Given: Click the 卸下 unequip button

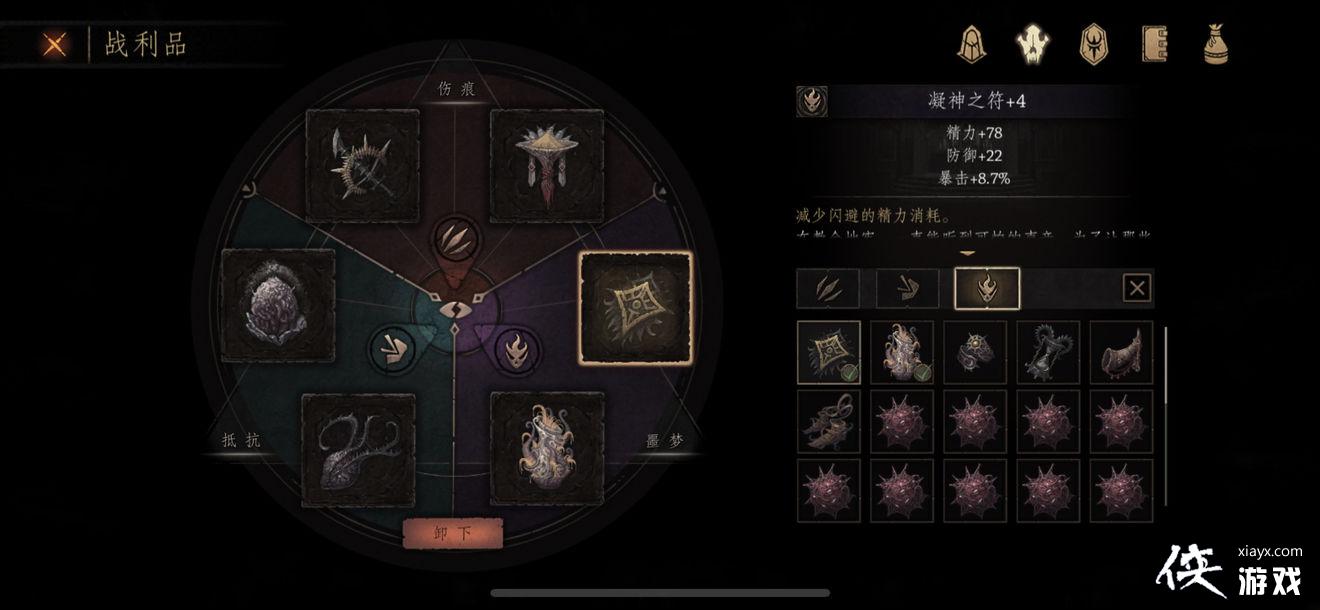Looking at the screenshot, I should point(452,533).
